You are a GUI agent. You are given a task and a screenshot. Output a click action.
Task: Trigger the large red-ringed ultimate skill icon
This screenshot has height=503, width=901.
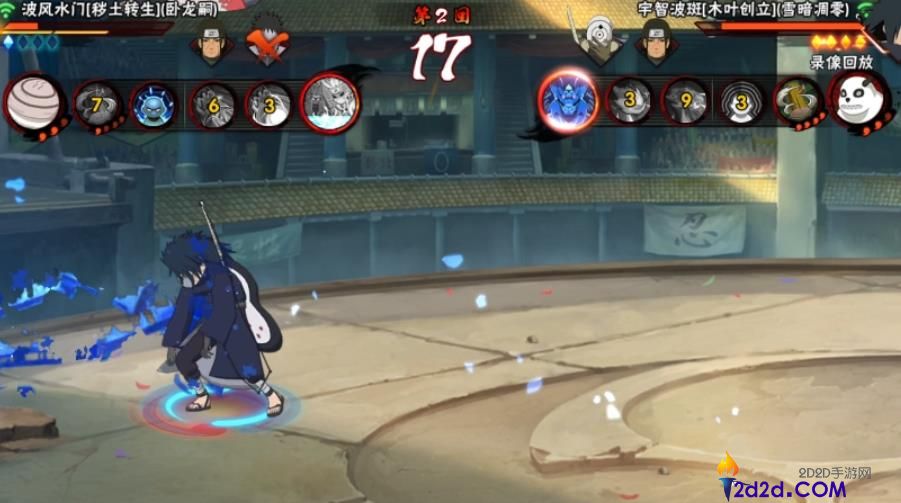(x=330, y=103)
